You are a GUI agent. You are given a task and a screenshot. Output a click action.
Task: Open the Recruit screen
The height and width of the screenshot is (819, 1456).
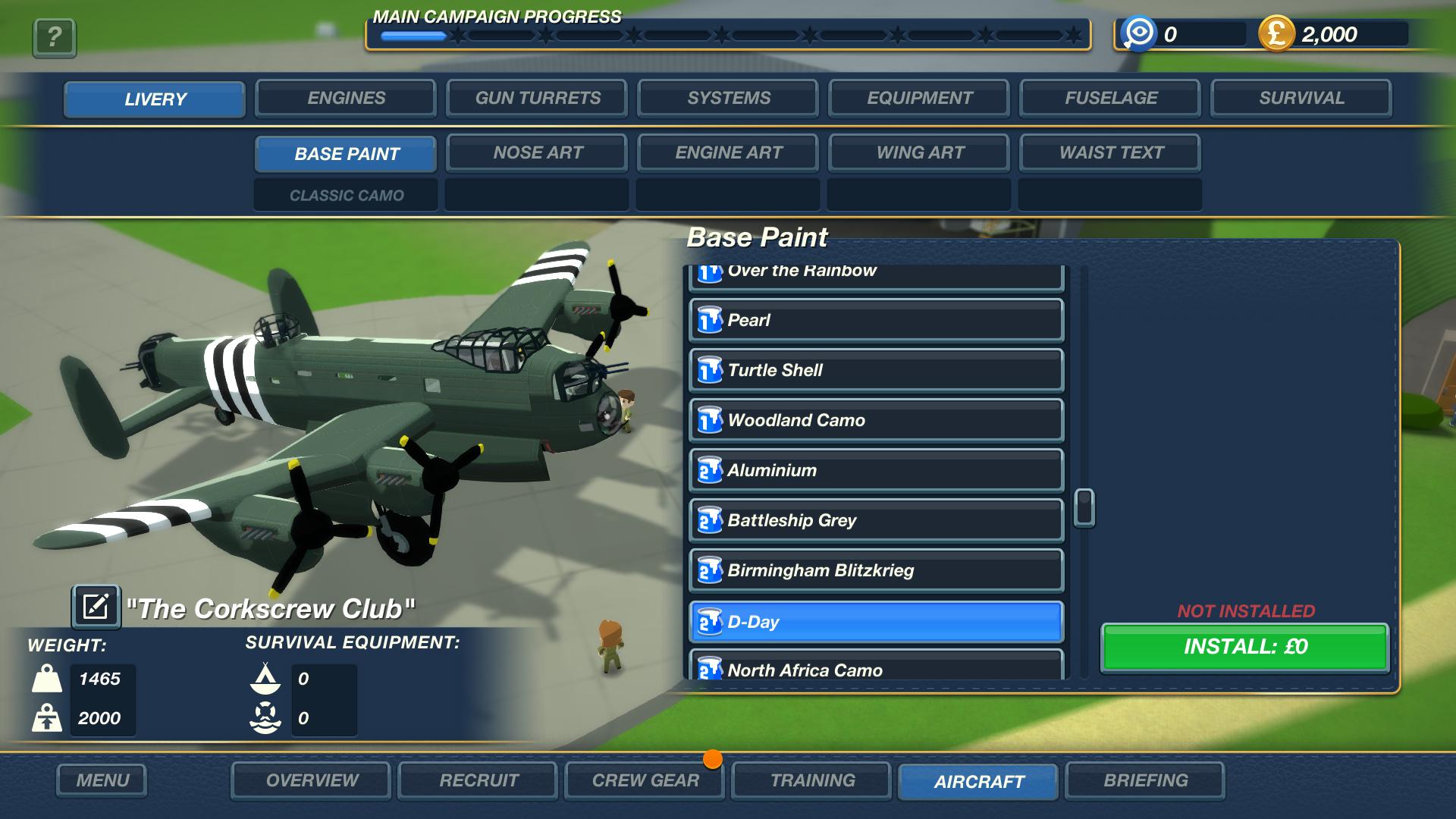tap(477, 780)
